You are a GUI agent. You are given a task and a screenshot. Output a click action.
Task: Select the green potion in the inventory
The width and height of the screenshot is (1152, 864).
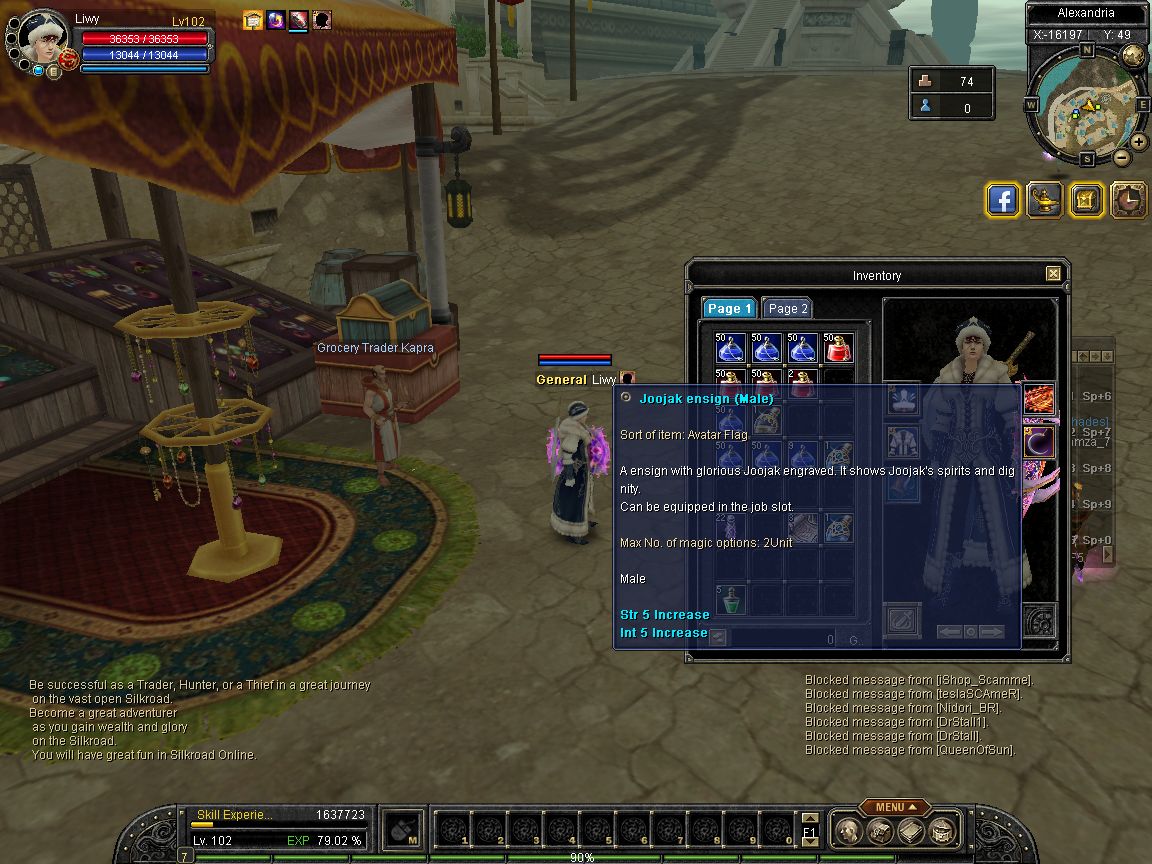[x=731, y=600]
